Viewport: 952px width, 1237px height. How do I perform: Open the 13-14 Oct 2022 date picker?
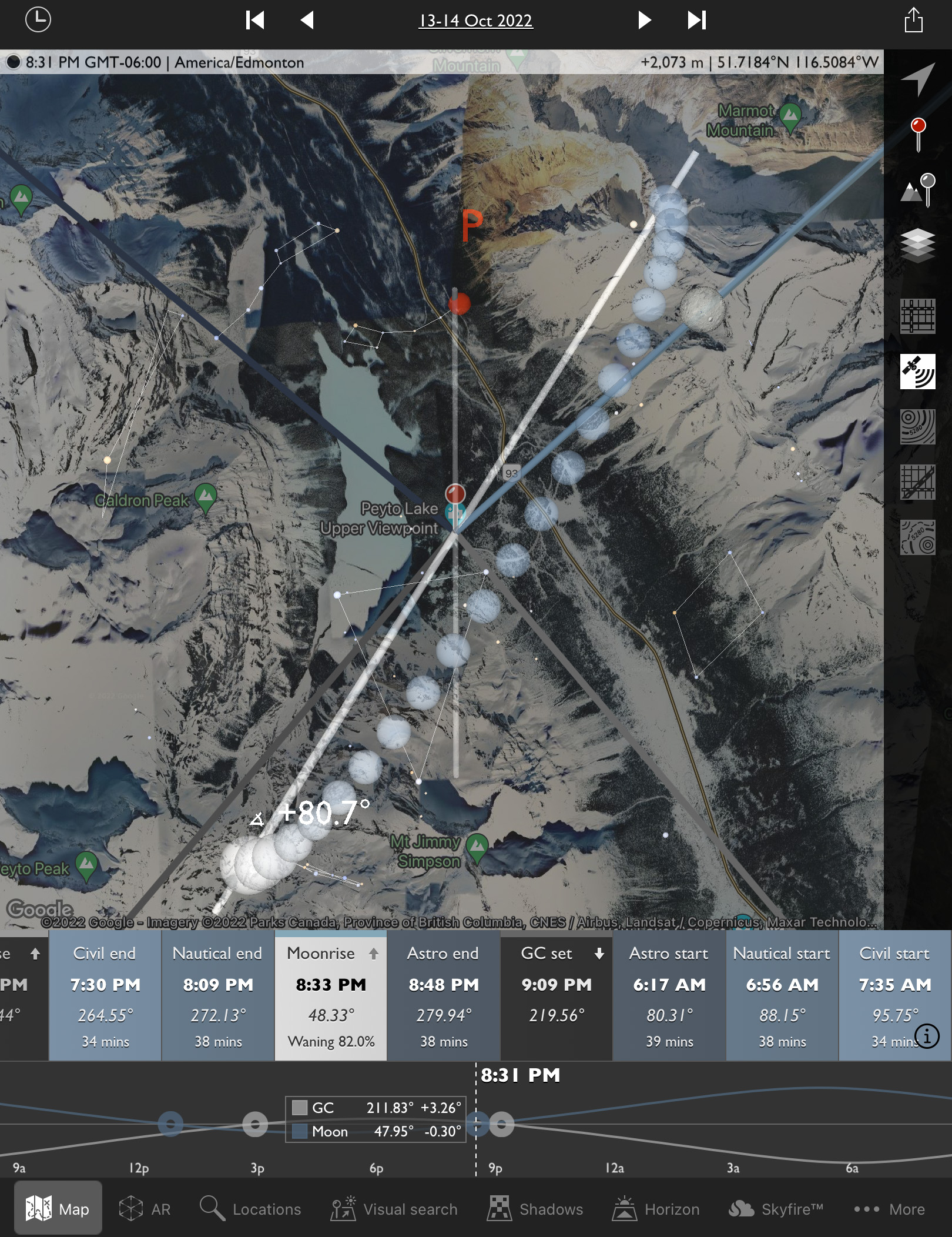tap(475, 21)
